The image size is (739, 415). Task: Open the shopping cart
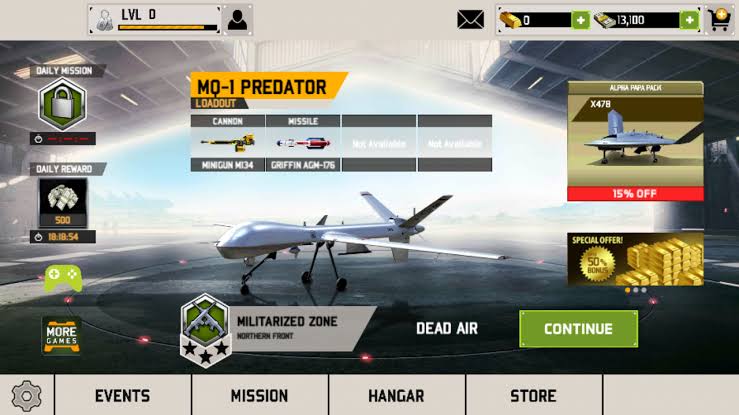720,19
